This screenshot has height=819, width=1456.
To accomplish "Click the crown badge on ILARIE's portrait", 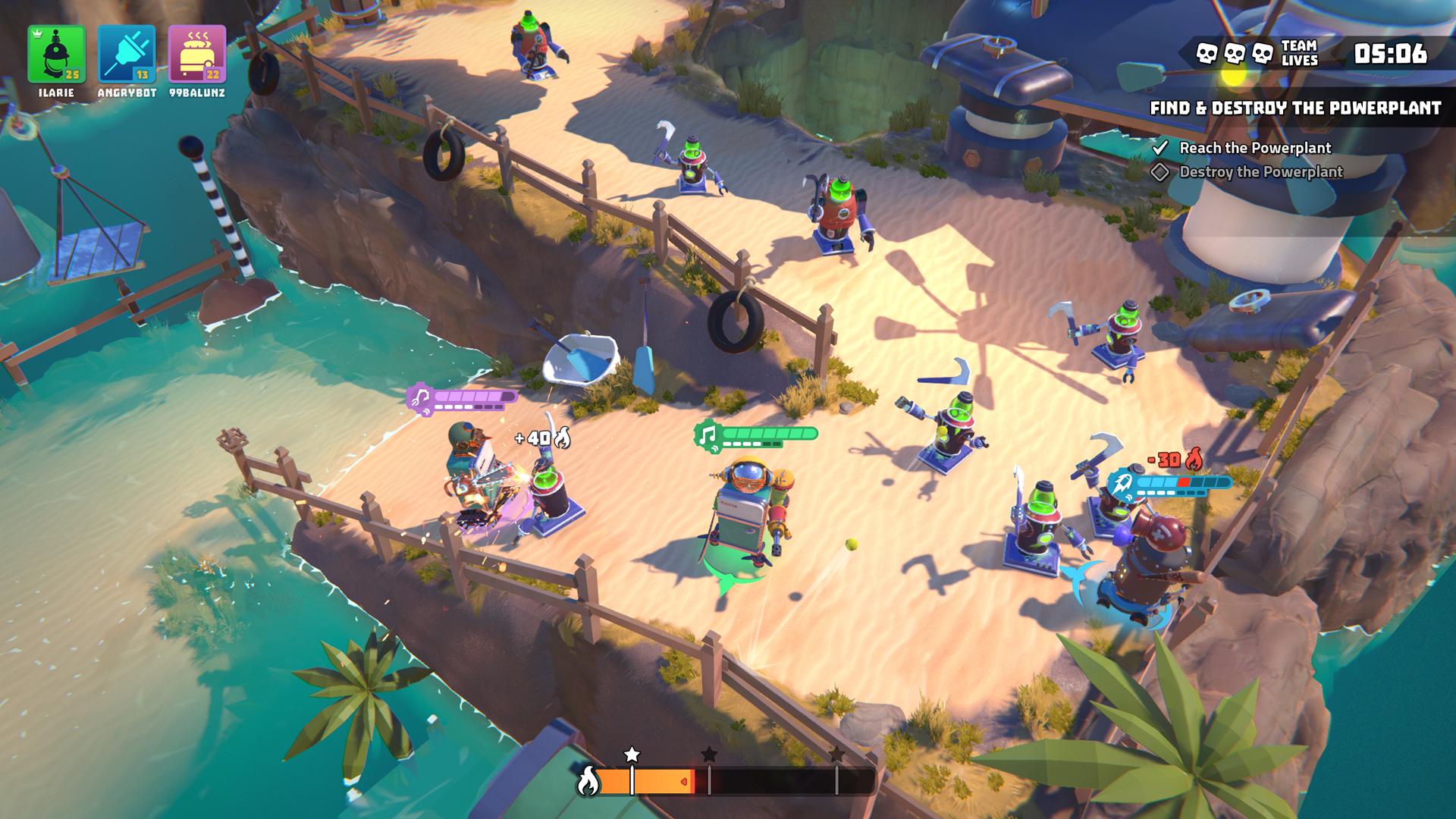I will [x=35, y=34].
